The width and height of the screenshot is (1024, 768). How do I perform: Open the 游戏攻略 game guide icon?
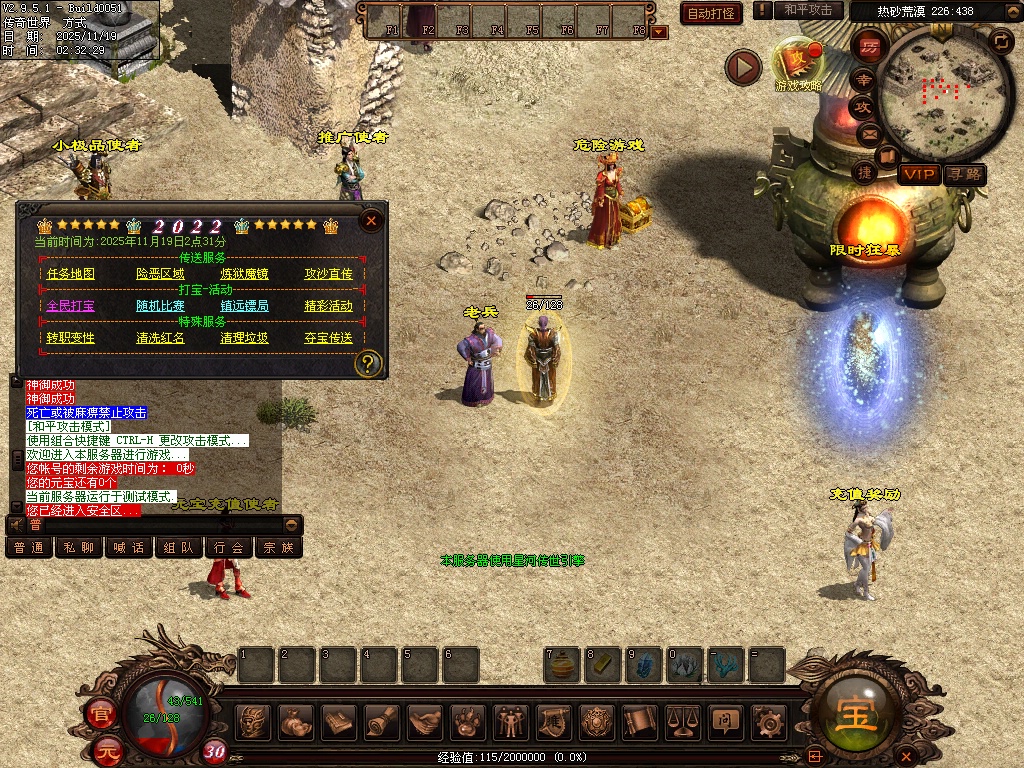798,64
